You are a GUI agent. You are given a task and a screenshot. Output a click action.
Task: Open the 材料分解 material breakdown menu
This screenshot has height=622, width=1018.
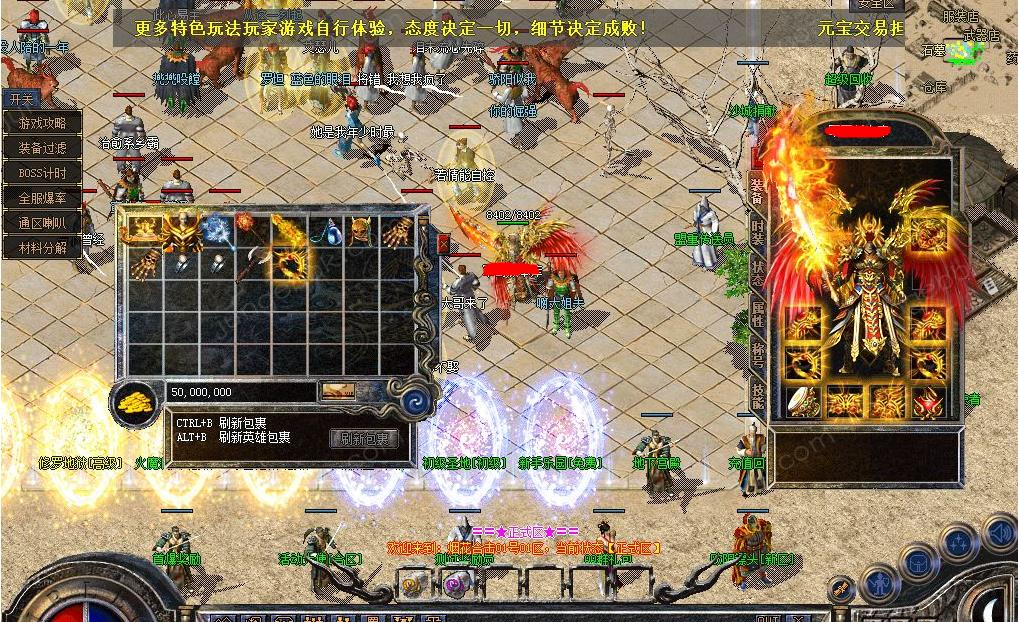(42, 248)
